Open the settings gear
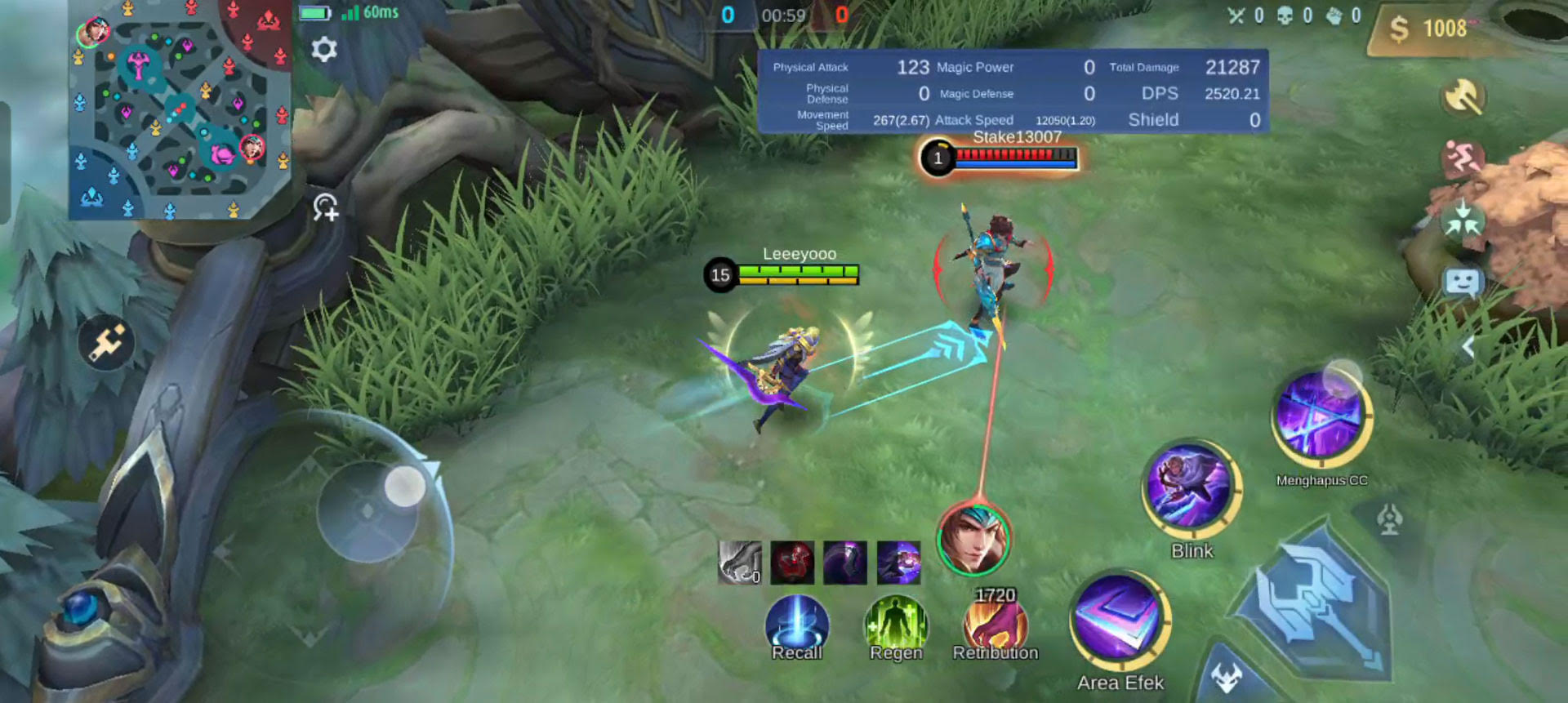 tap(326, 49)
